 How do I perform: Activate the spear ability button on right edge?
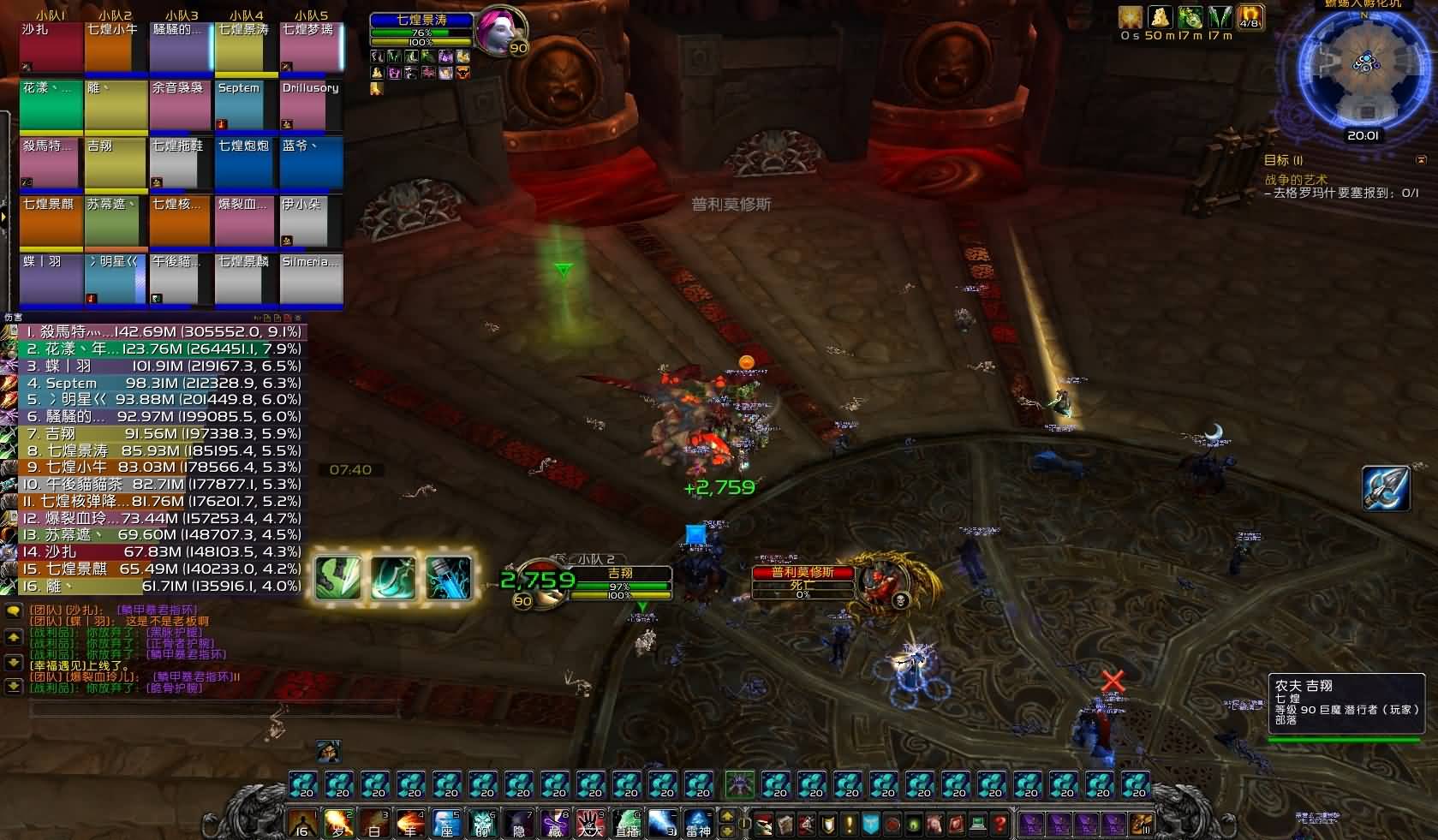tap(1385, 488)
